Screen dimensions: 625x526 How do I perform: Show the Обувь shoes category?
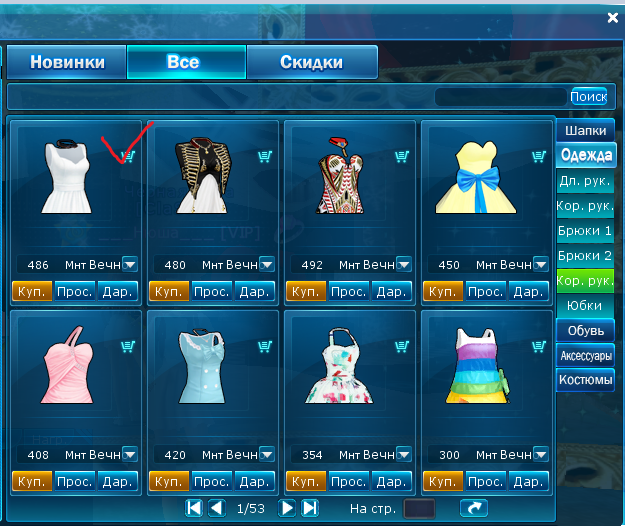[x=585, y=330]
